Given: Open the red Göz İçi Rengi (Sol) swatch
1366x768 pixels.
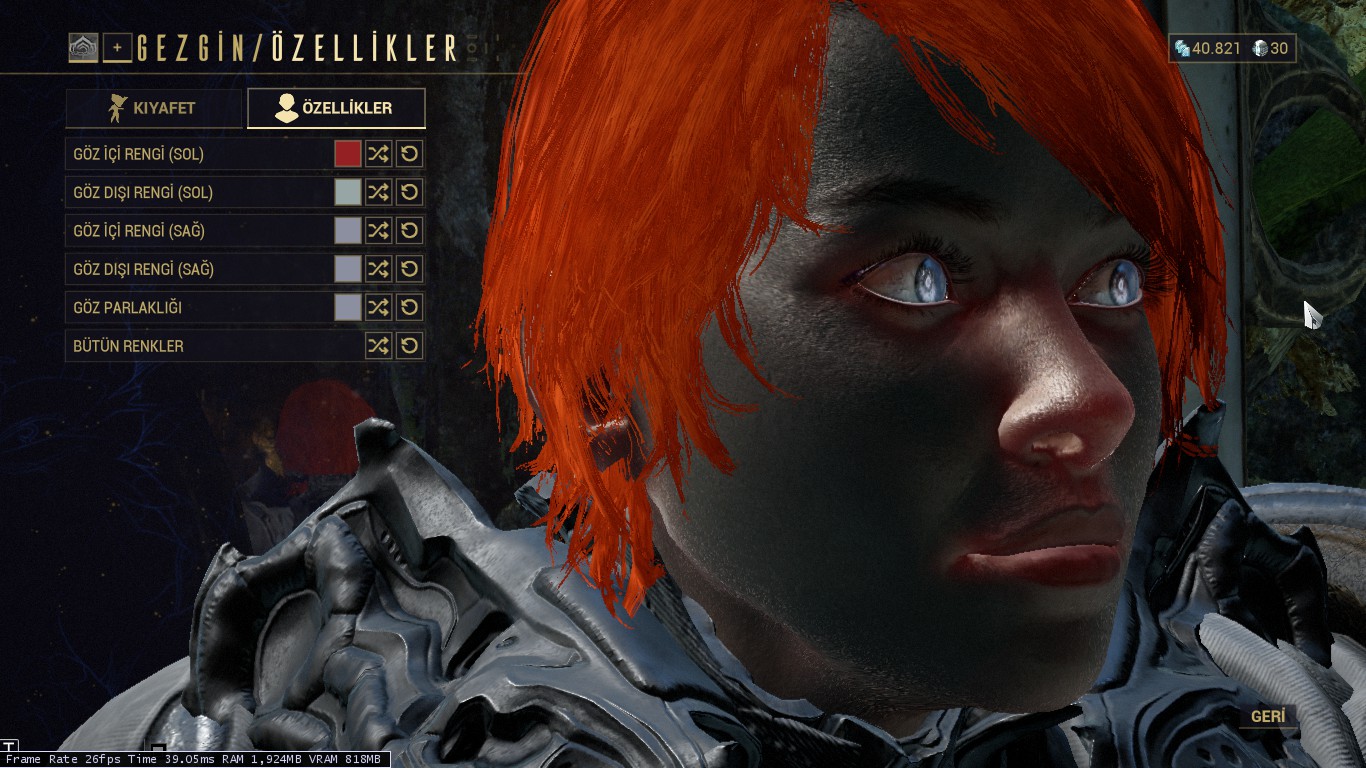Looking at the screenshot, I should click(347, 154).
